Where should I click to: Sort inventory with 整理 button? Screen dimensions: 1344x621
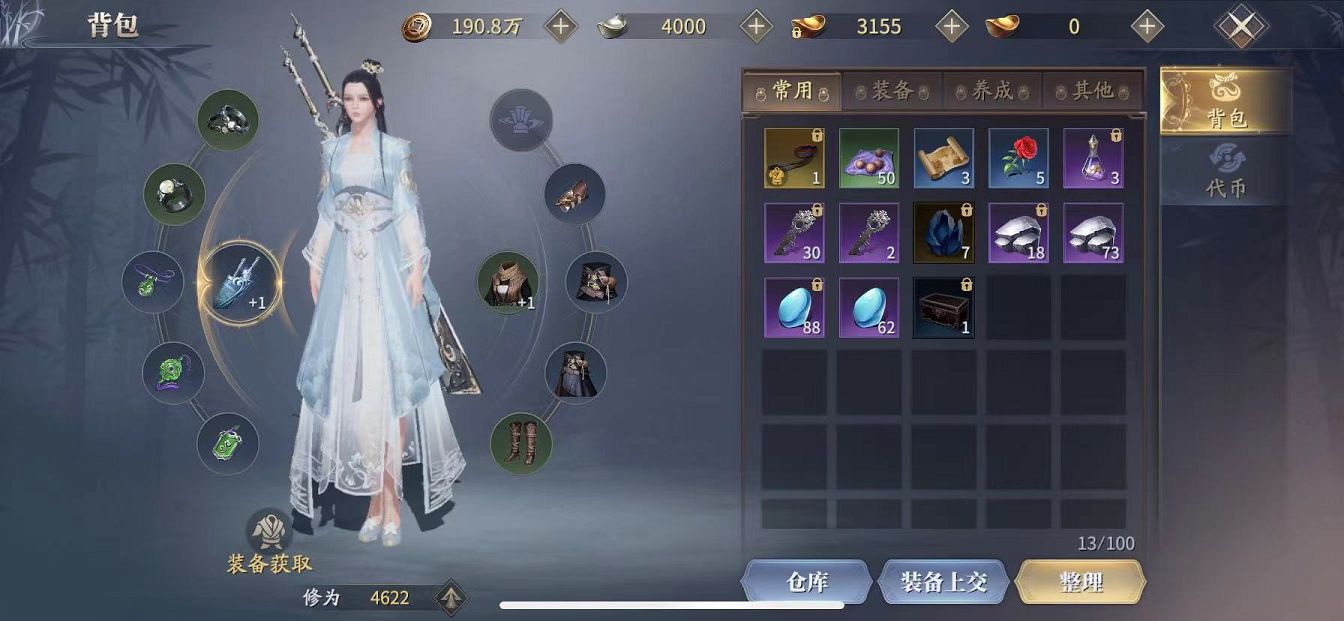click(1080, 582)
